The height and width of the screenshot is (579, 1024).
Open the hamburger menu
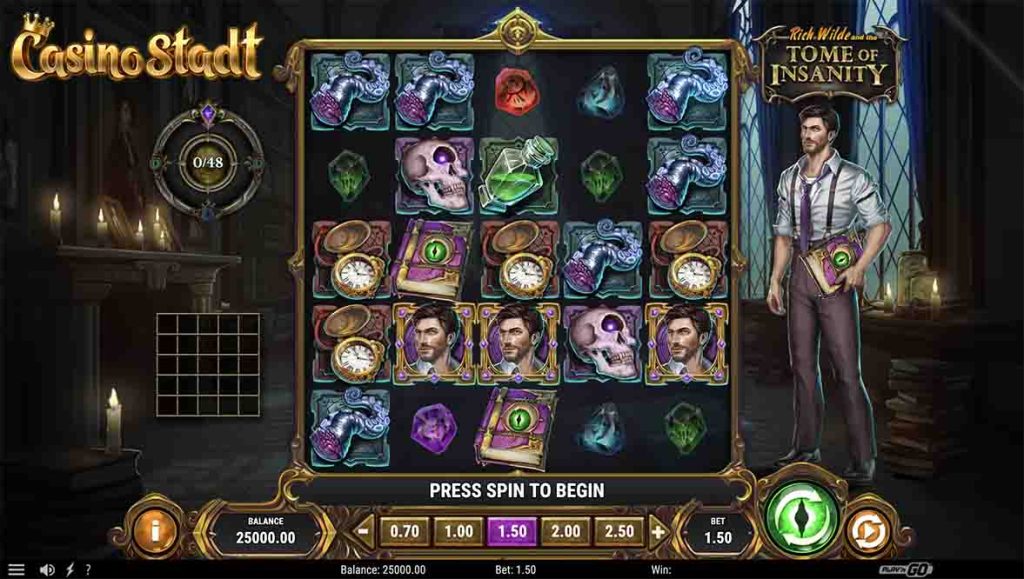[16, 570]
